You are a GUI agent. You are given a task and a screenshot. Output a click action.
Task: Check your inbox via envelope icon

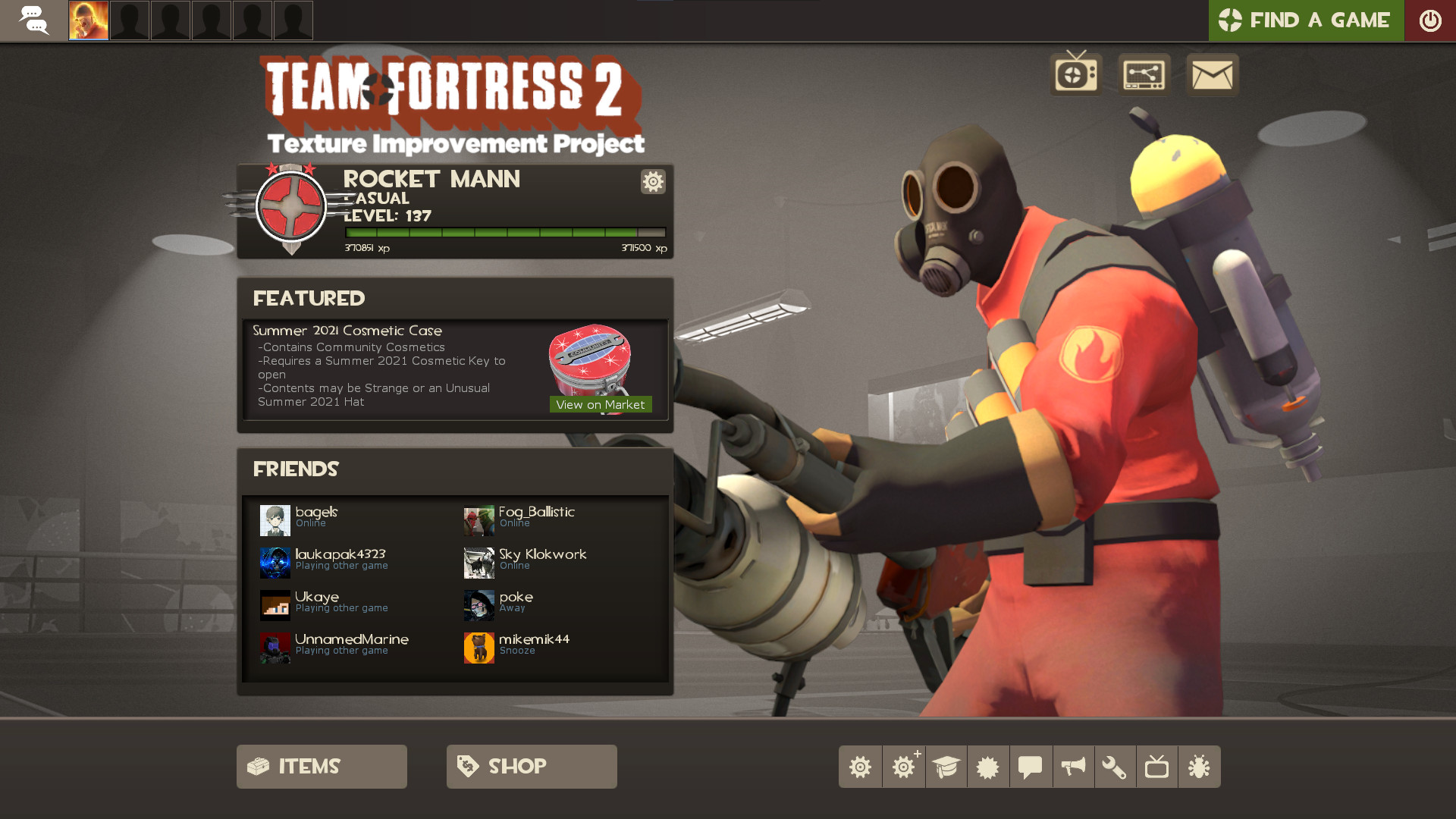(1211, 75)
